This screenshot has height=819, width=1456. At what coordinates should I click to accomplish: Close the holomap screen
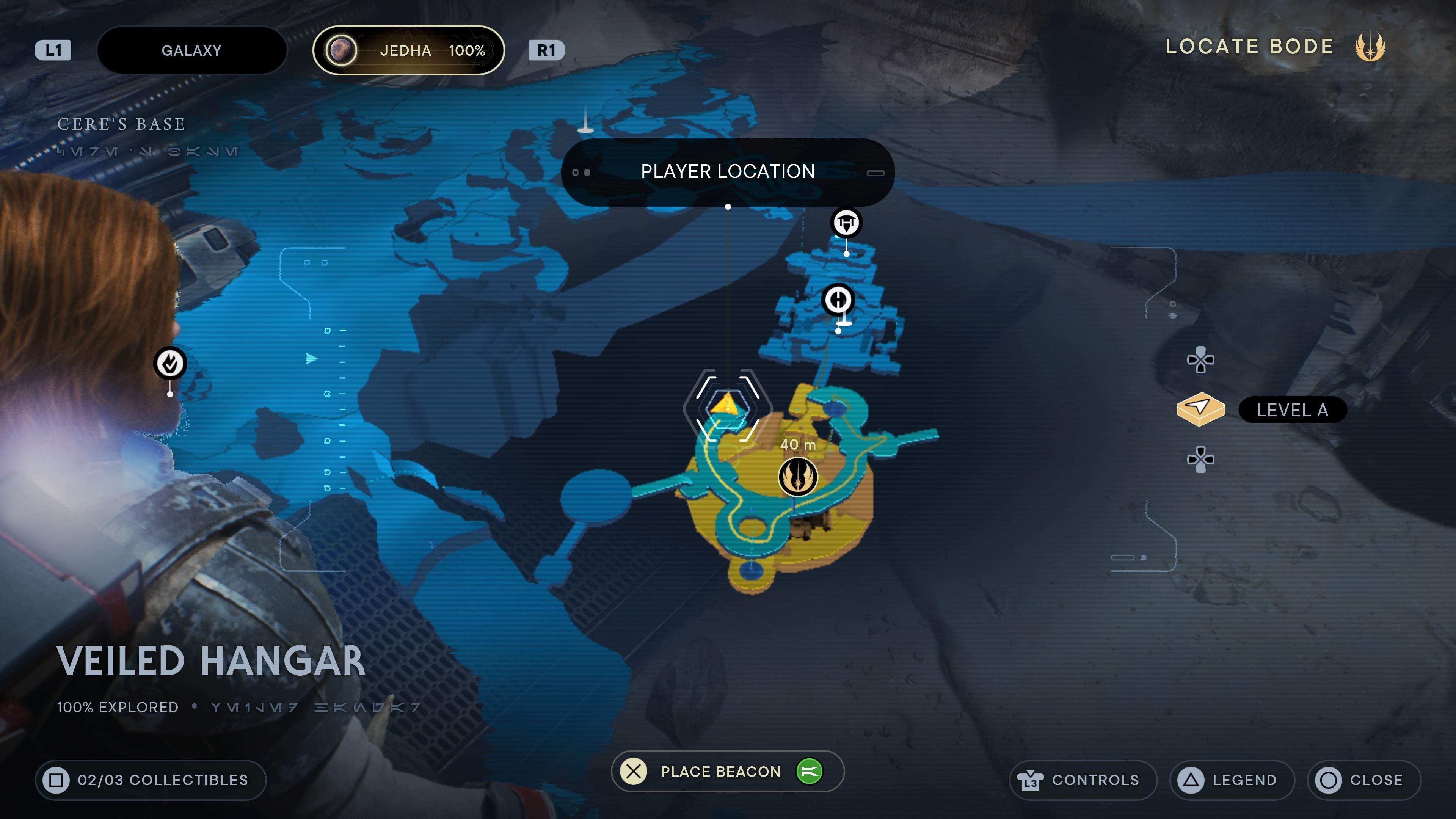(x=1363, y=780)
